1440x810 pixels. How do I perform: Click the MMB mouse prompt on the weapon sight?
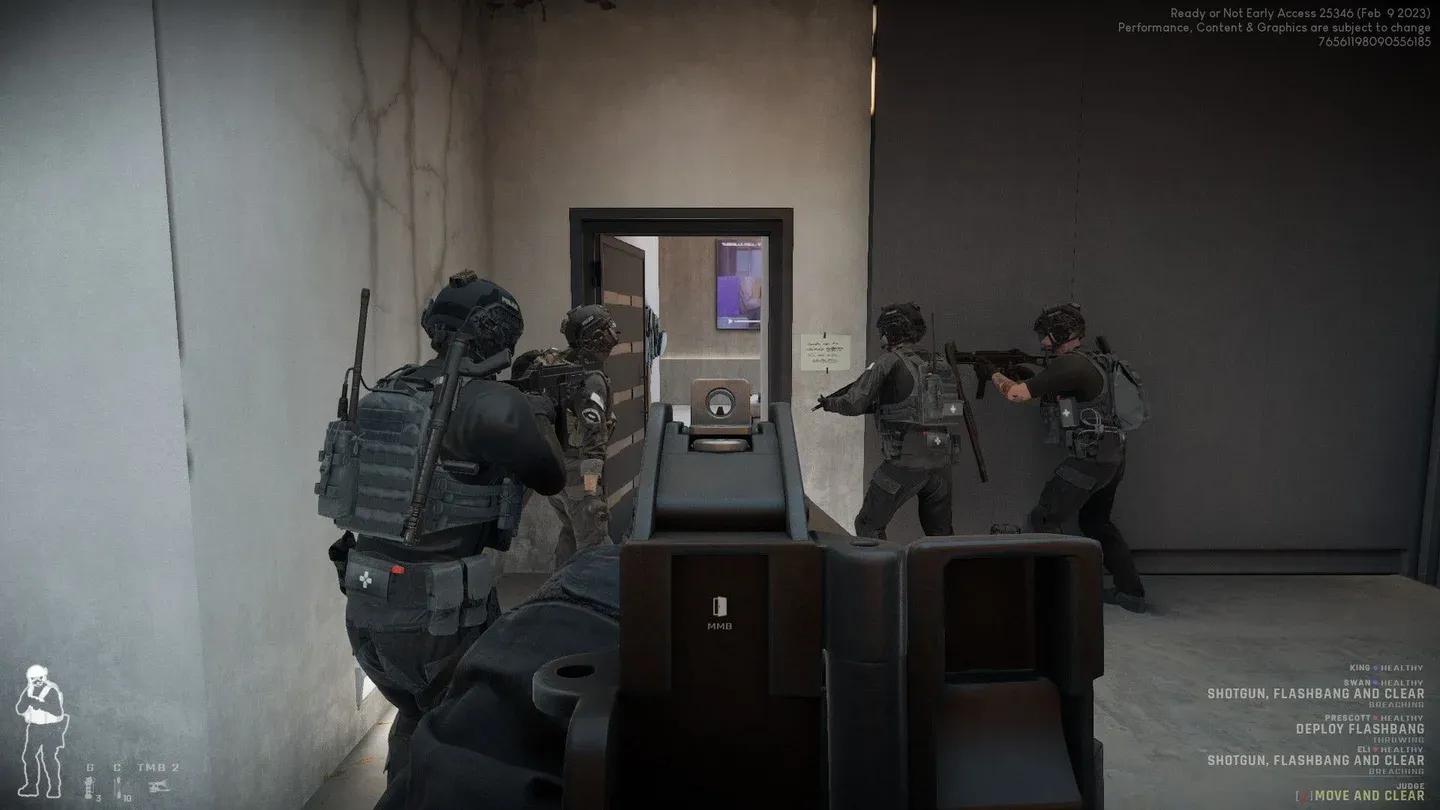720,611
